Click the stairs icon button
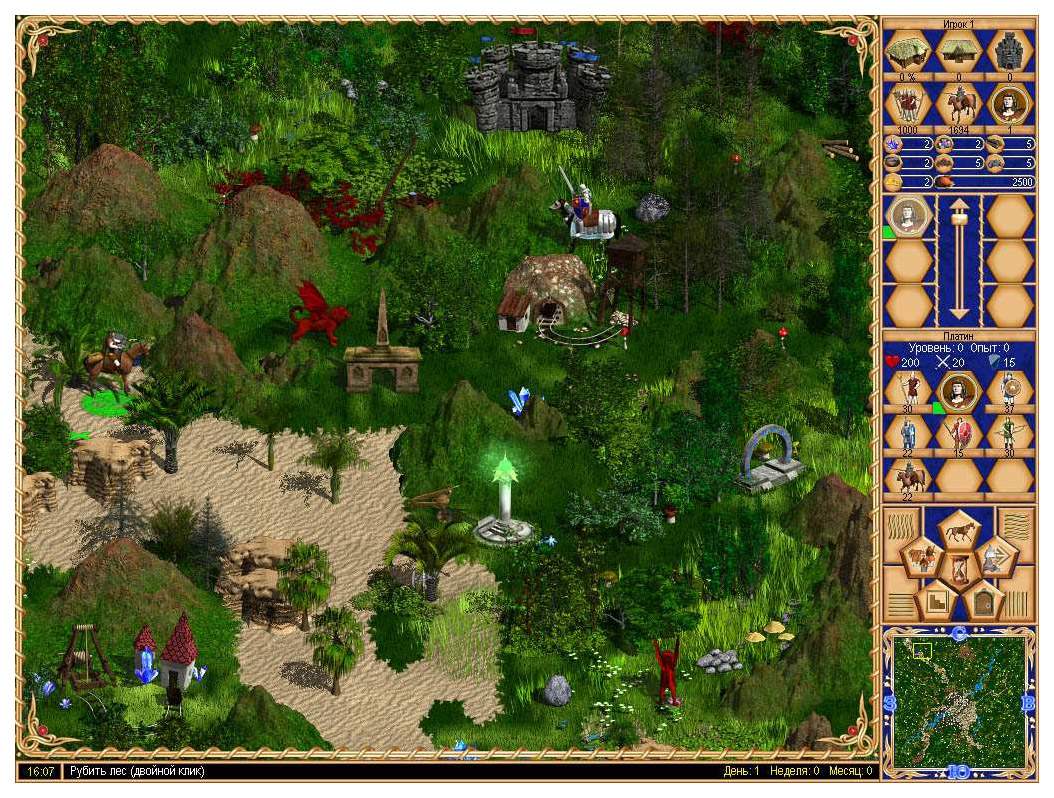Image resolution: width=1054 pixels, height=798 pixels. [936, 601]
